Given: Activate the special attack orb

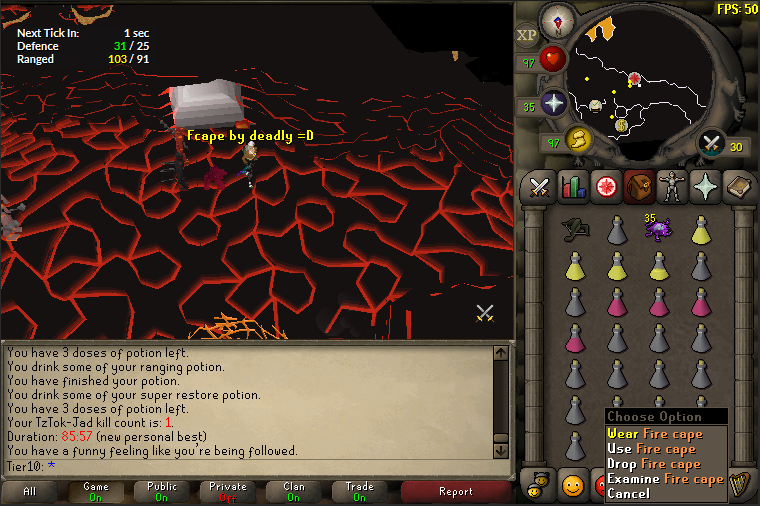Looking at the screenshot, I should click(x=712, y=145).
